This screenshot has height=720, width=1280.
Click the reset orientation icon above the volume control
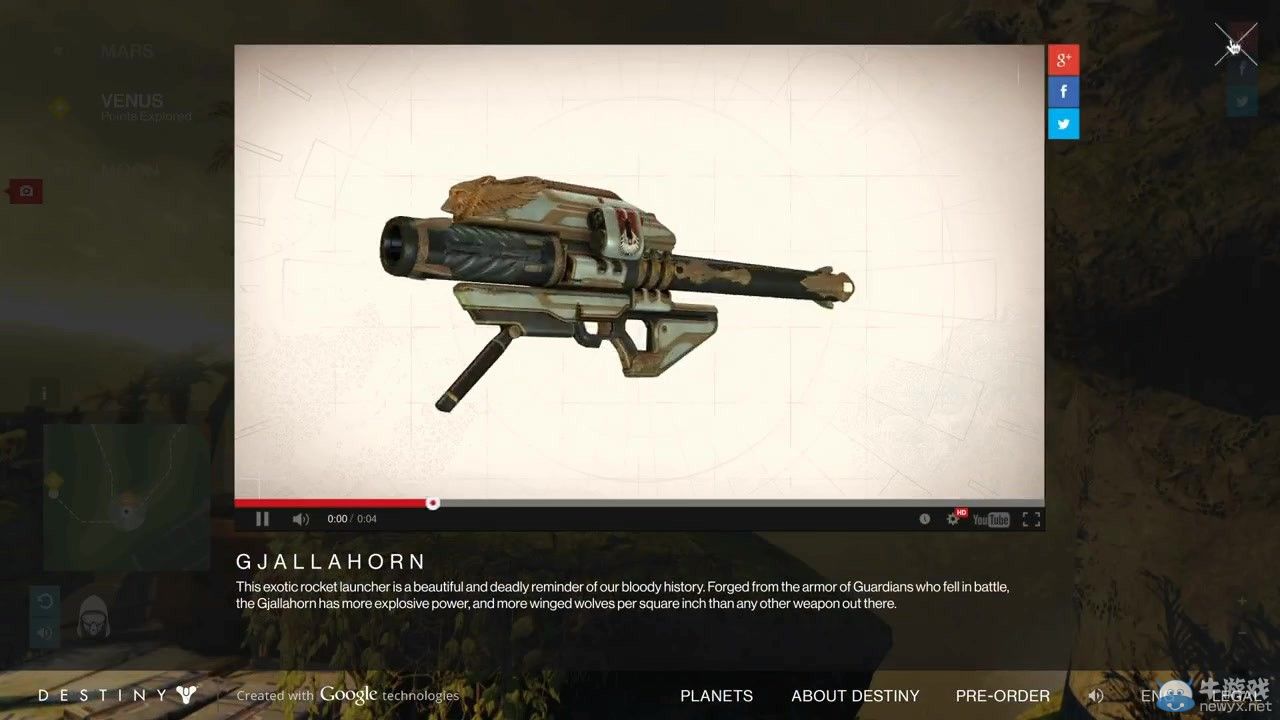43,600
